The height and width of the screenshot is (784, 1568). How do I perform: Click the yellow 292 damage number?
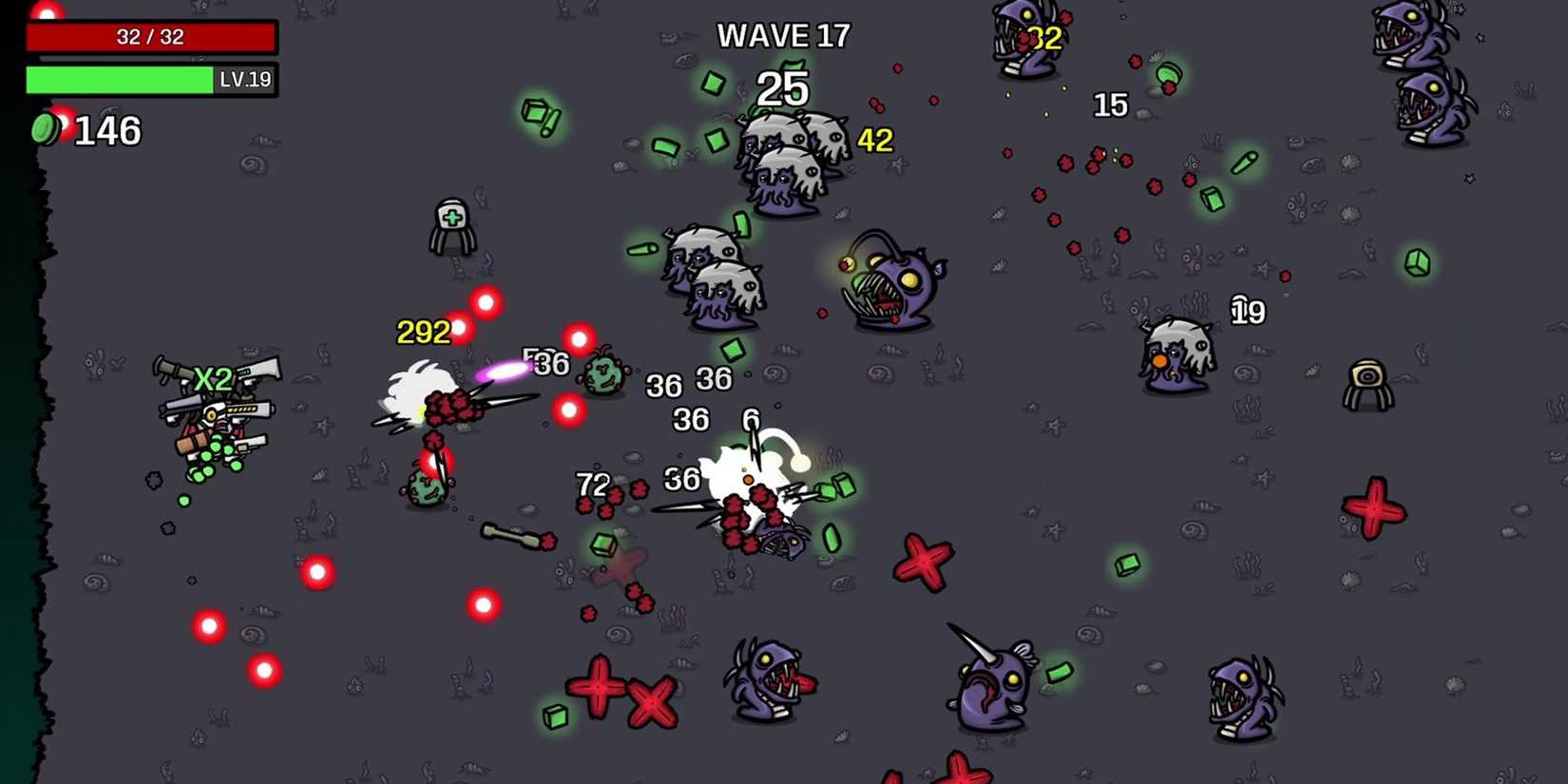click(422, 332)
